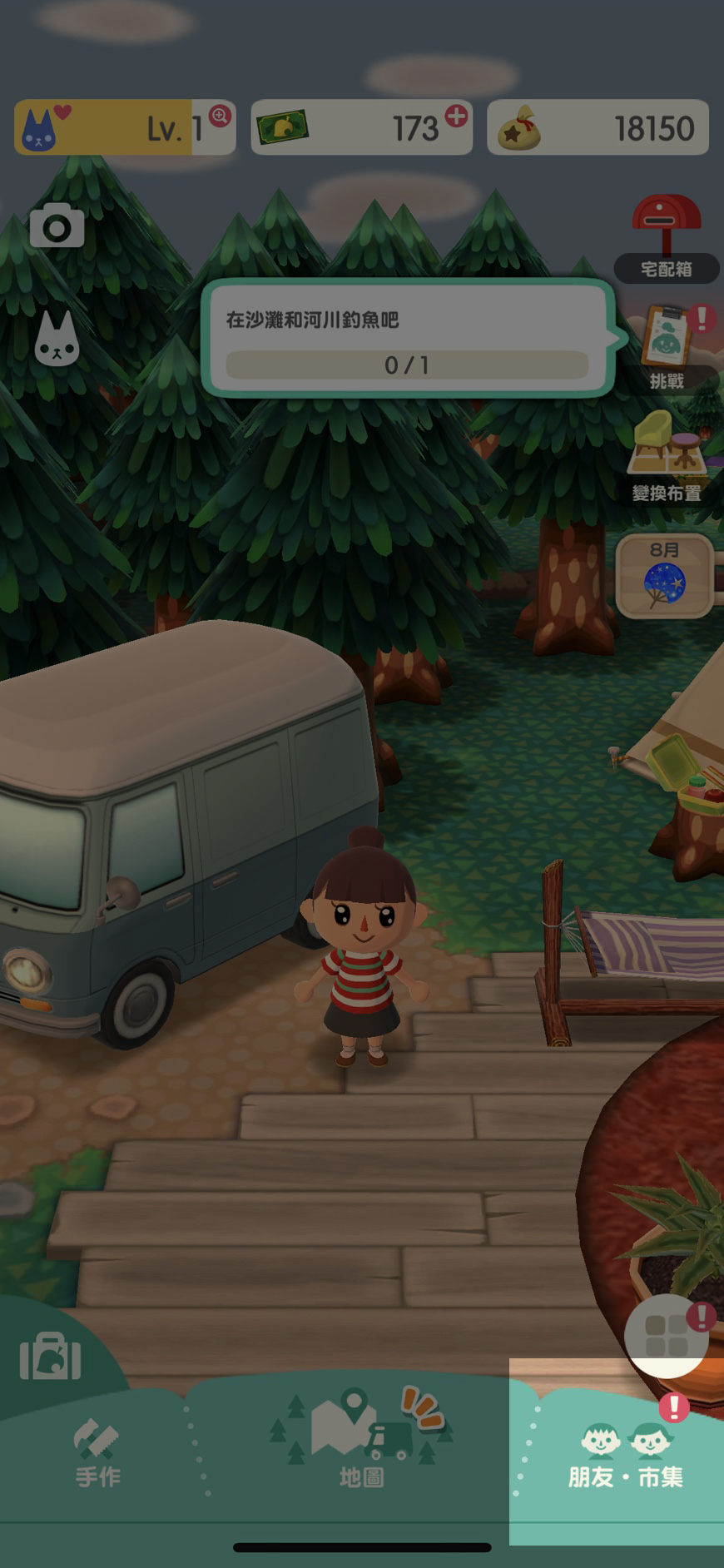Tap the white cat face icon
Screen dimensions: 724x1568
tap(57, 340)
